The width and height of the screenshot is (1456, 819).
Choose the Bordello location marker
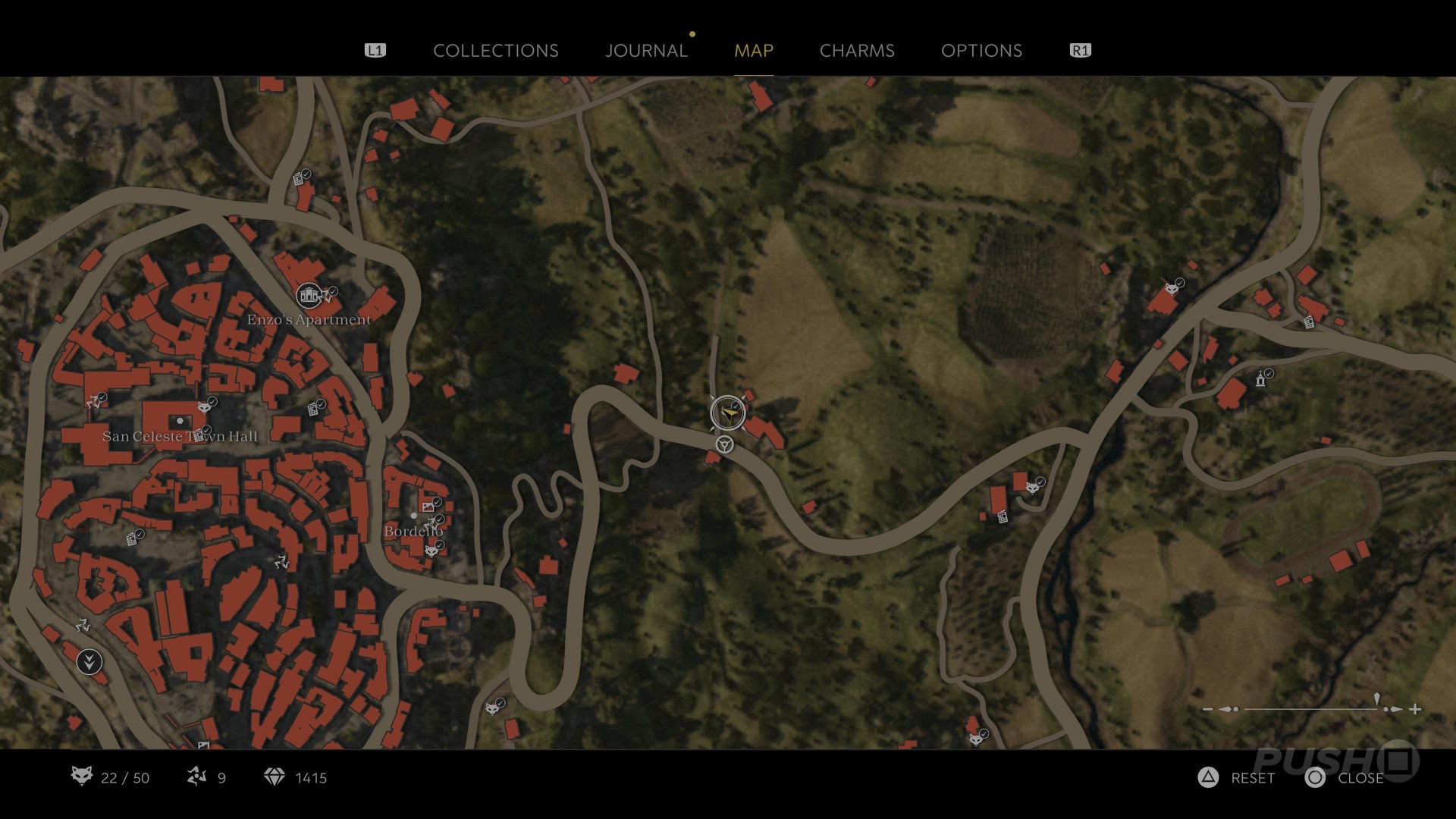coord(413,516)
